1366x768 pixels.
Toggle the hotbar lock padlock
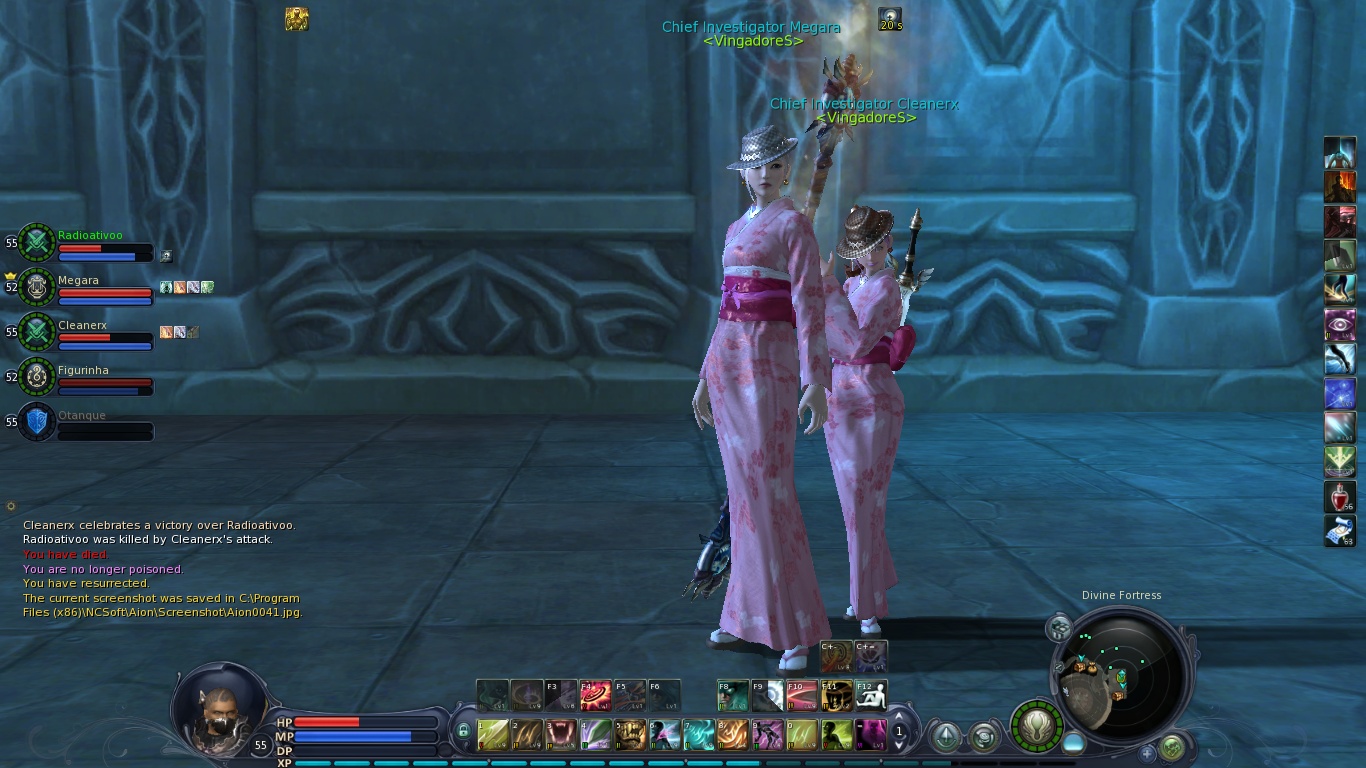pyautogui.click(x=463, y=731)
